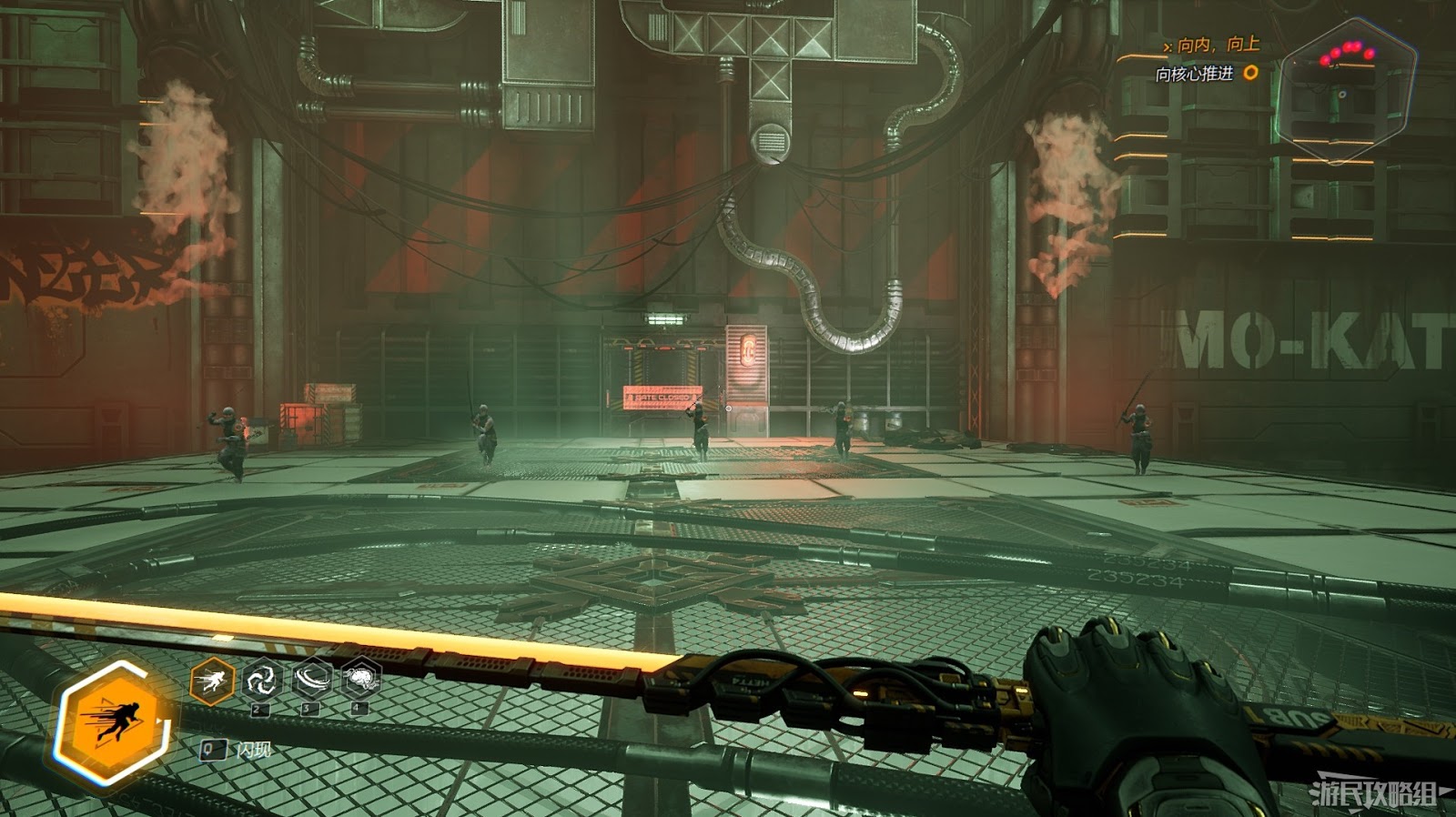Select the curved slash wave ability
This screenshot has height=817, width=1456.
[311, 678]
